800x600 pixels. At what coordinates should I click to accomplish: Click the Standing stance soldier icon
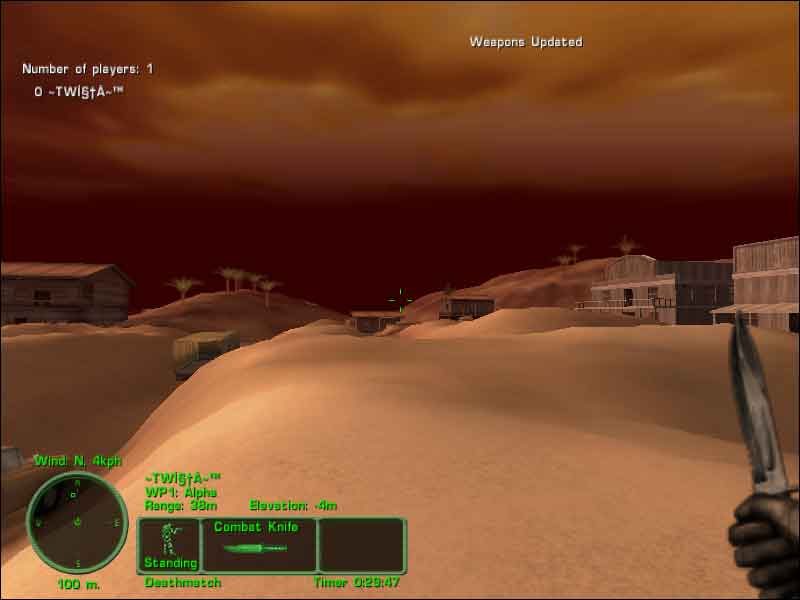click(x=168, y=538)
